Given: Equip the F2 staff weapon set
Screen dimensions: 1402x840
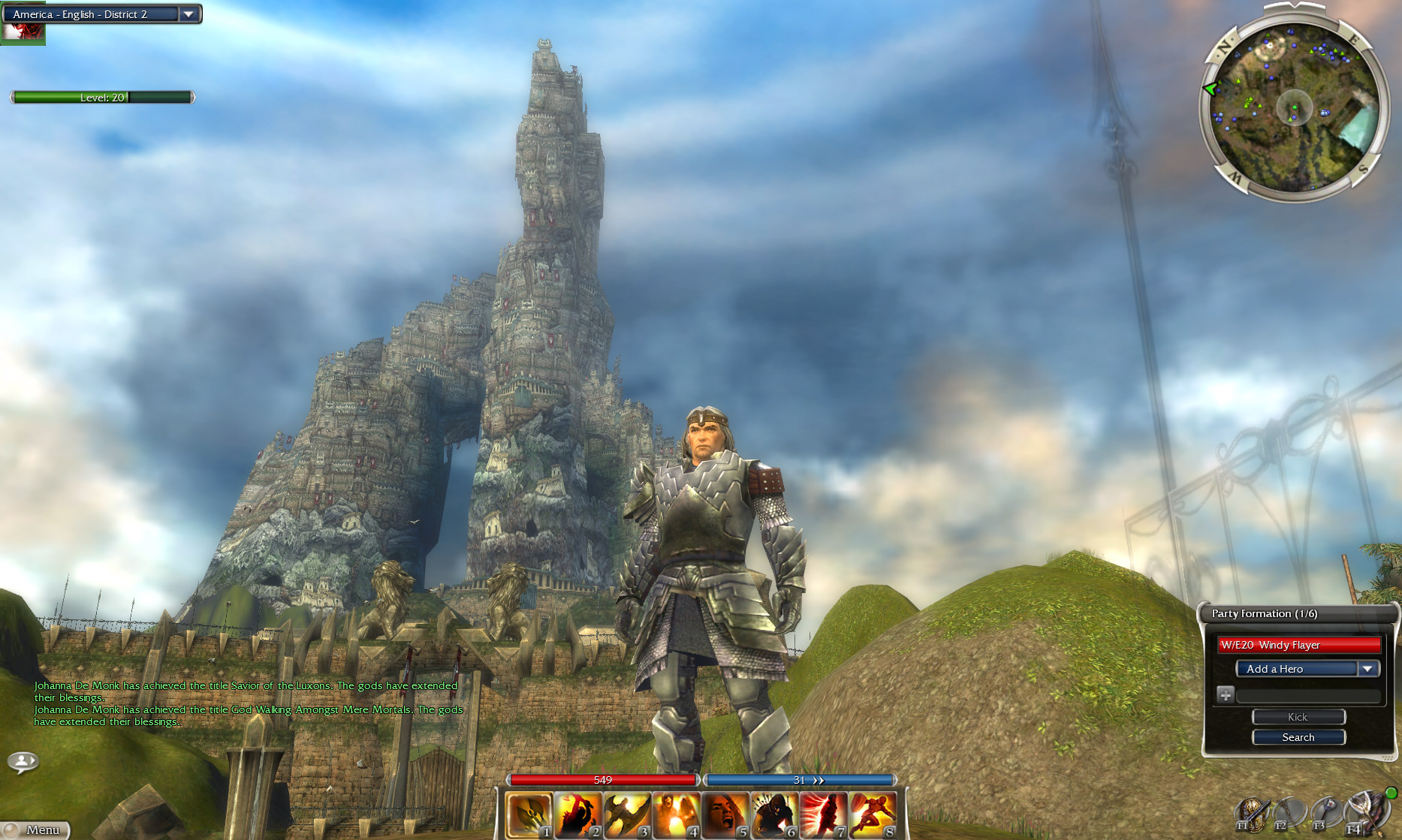Looking at the screenshot, I should click(1289, 814).
